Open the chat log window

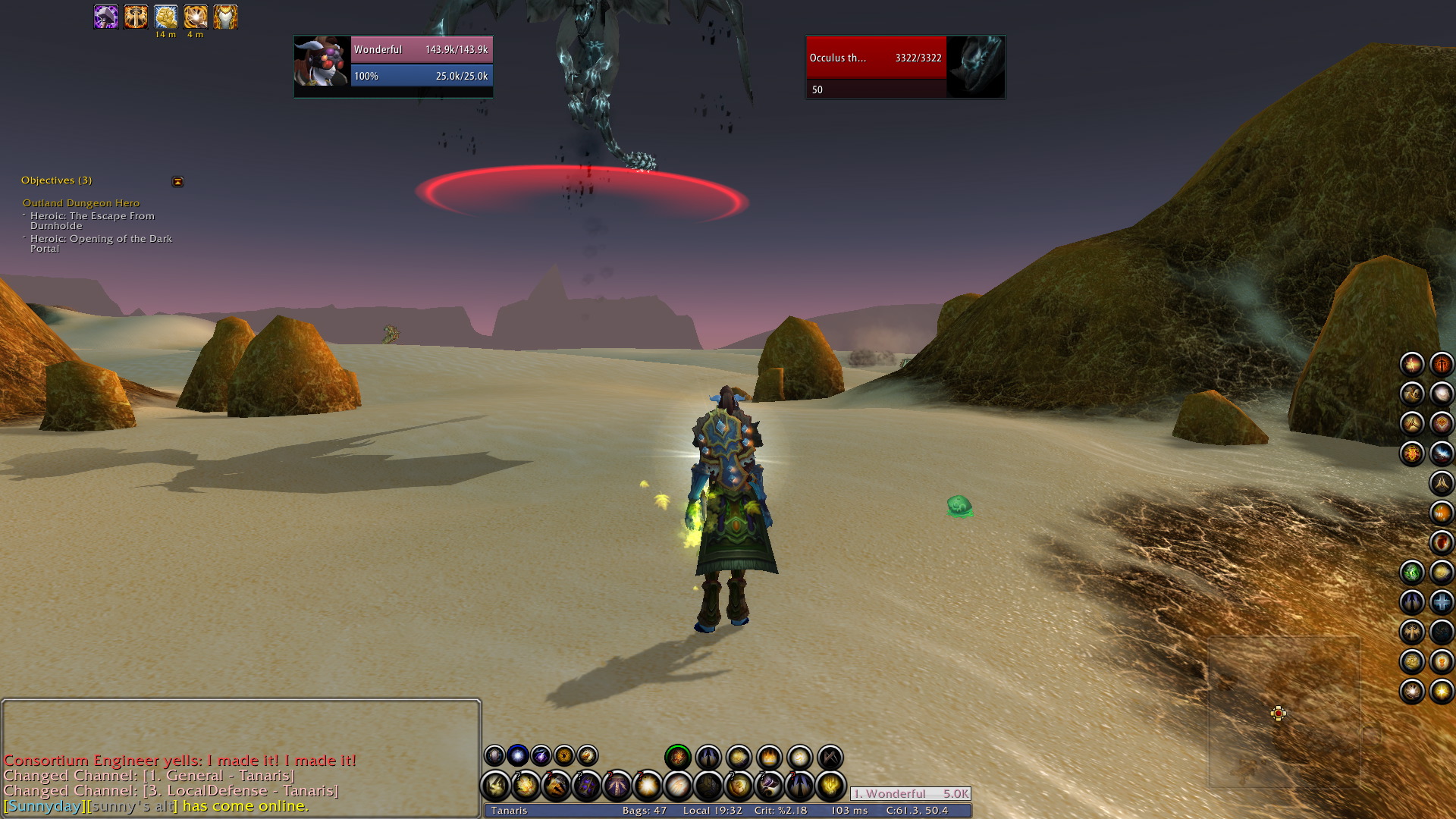(x=241, y=728)
